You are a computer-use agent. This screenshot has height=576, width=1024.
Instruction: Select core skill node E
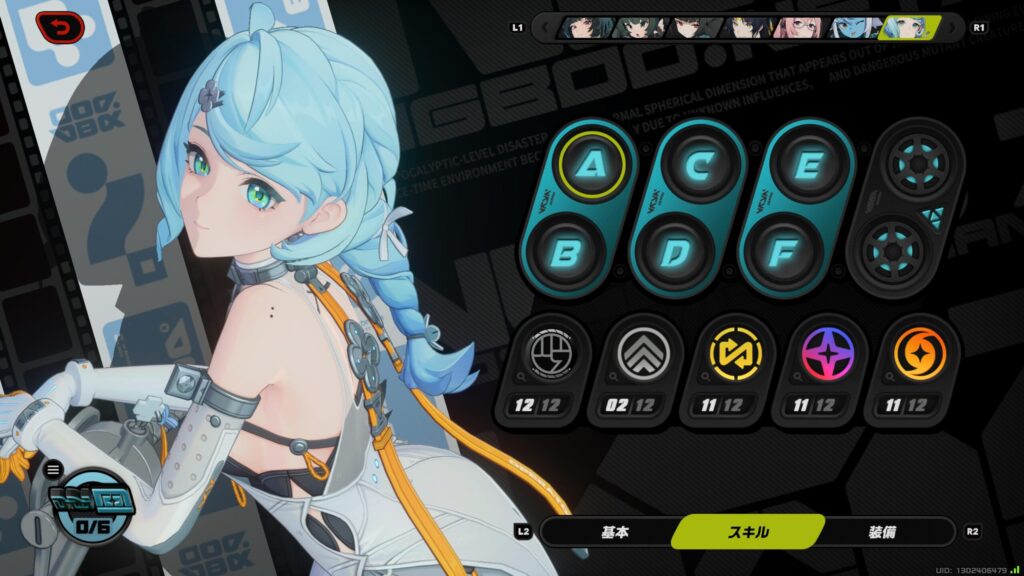pyautogui.click(x=806, y=164)
